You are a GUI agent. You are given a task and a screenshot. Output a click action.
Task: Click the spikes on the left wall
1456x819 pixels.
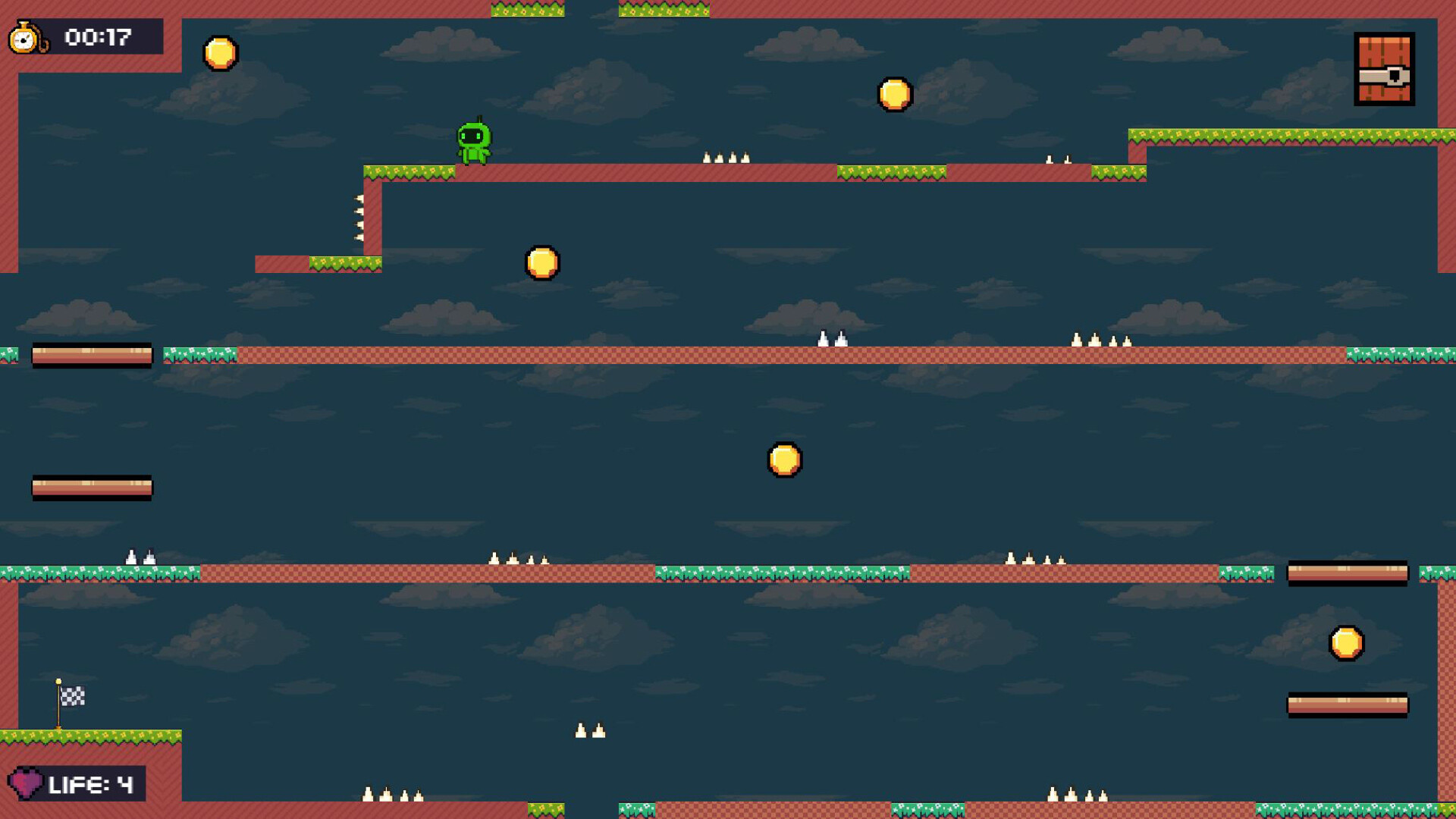(360, 216)
